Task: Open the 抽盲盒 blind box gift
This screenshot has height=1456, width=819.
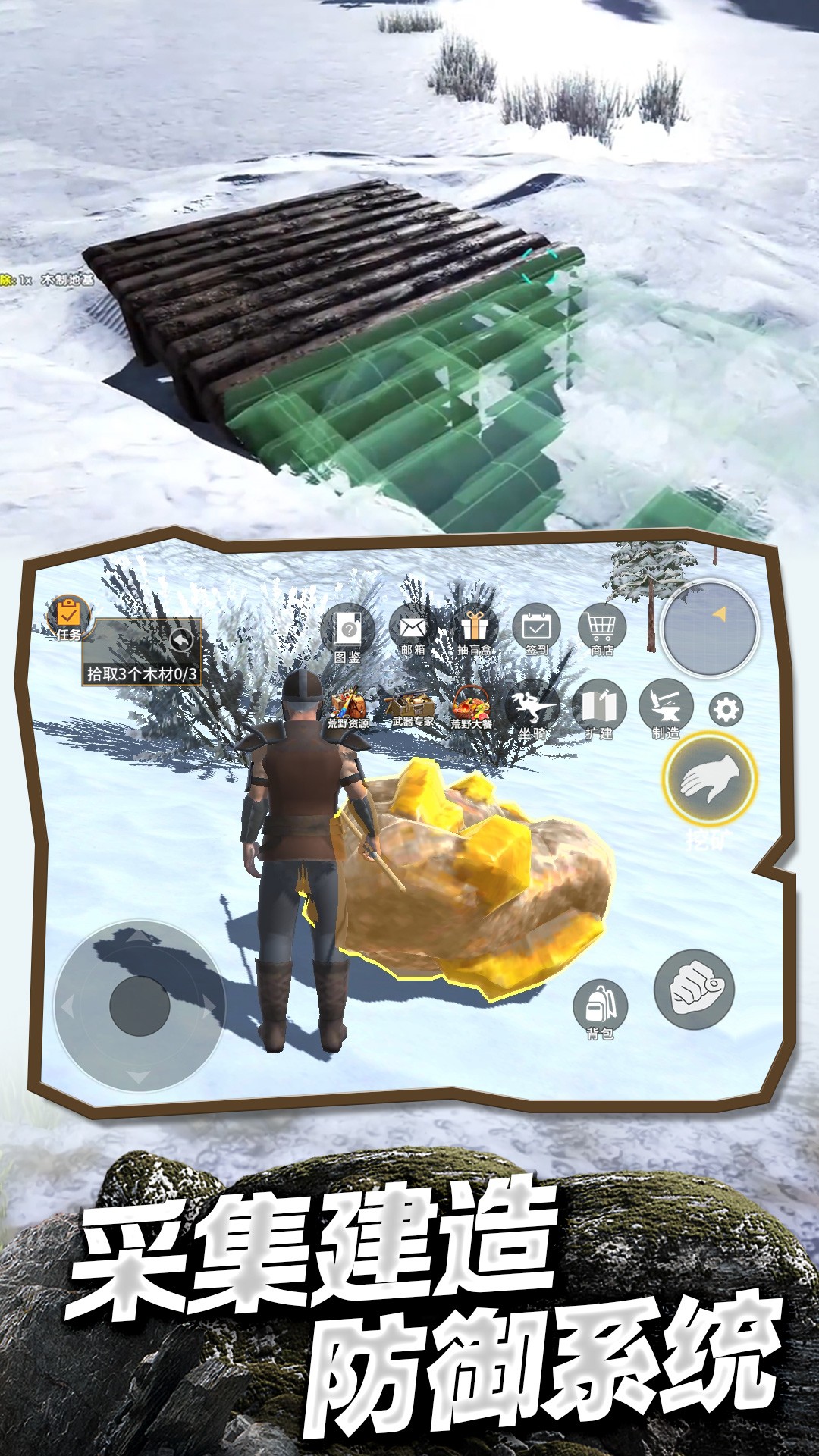Action: (475, 629)
